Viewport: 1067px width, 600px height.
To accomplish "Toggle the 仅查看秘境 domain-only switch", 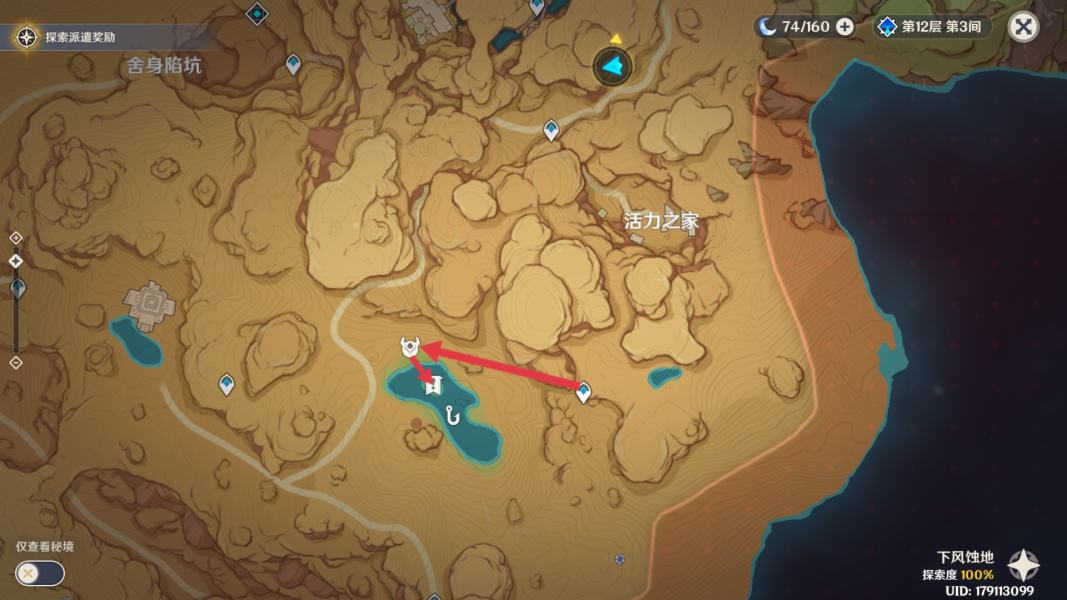I will (40, 573).
